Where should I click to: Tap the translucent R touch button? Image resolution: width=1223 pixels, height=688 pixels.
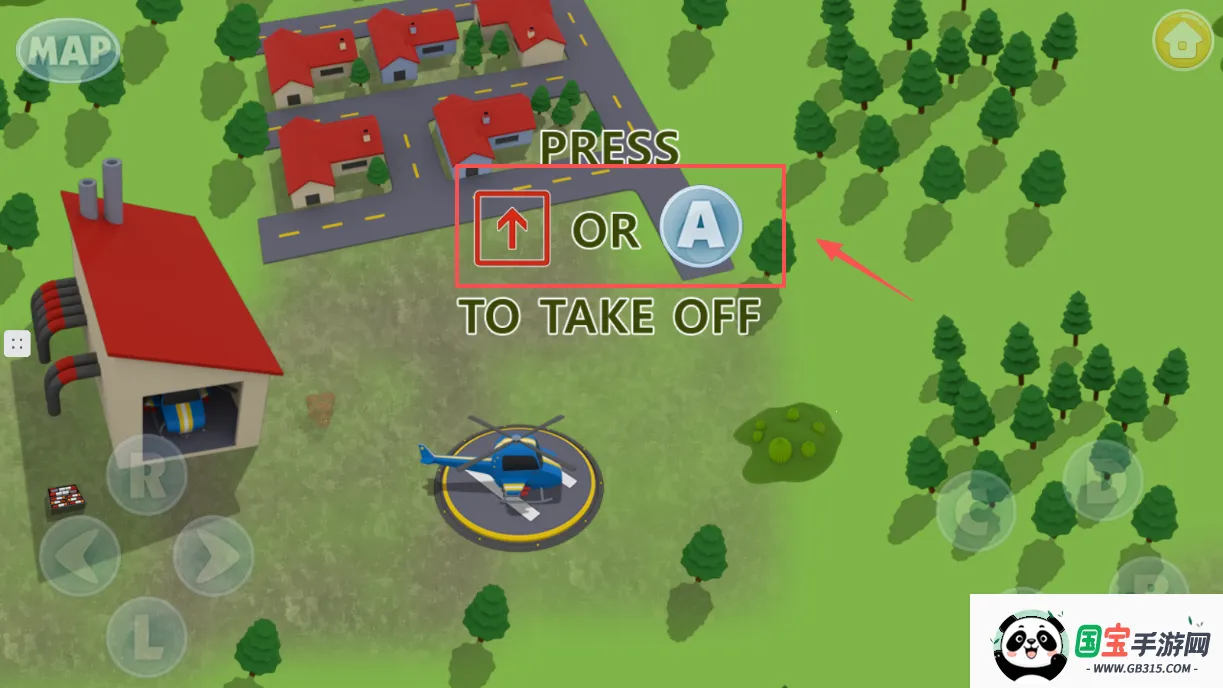click(146, 475)
